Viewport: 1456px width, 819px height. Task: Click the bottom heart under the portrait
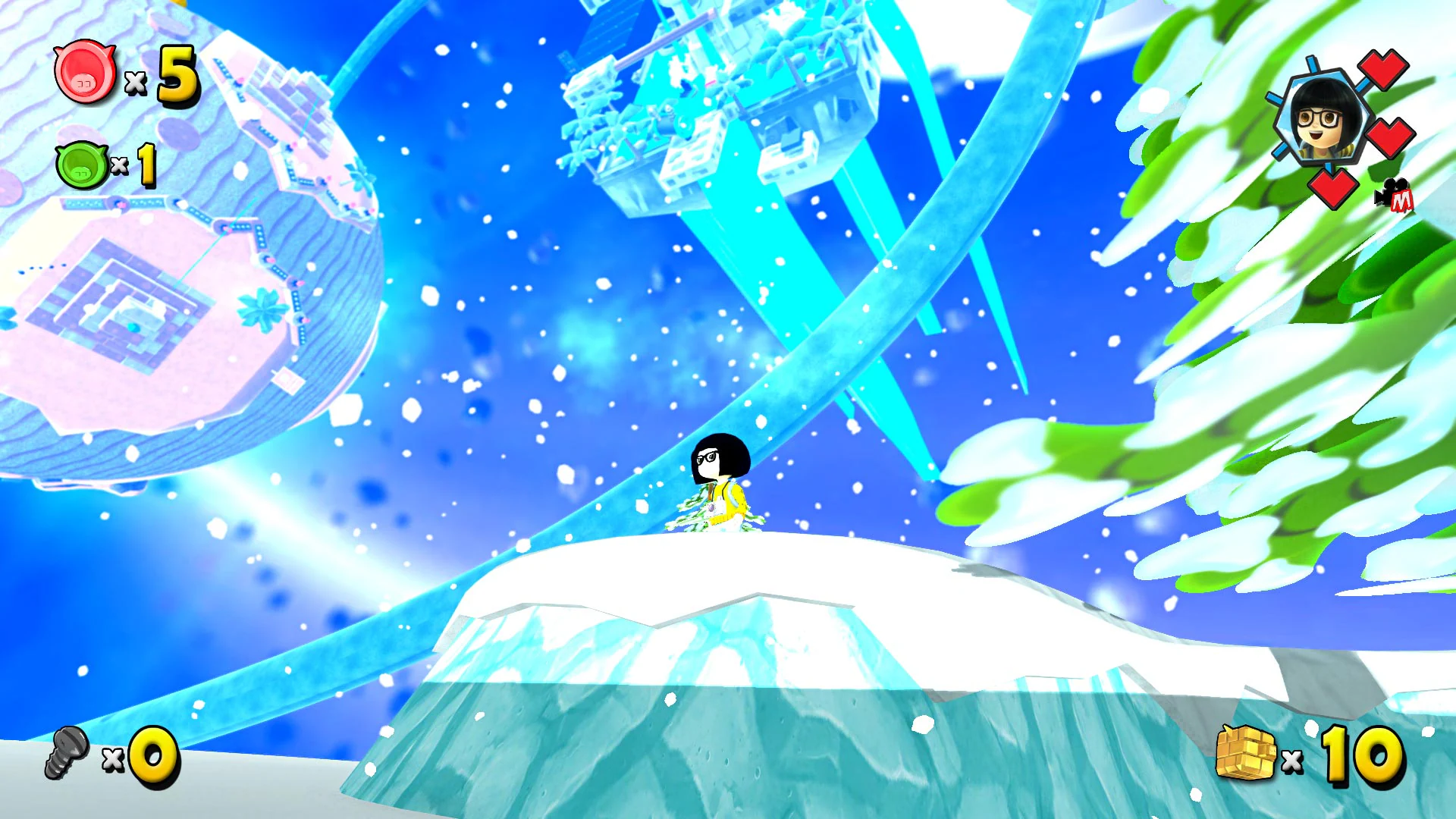[1333, 190]
